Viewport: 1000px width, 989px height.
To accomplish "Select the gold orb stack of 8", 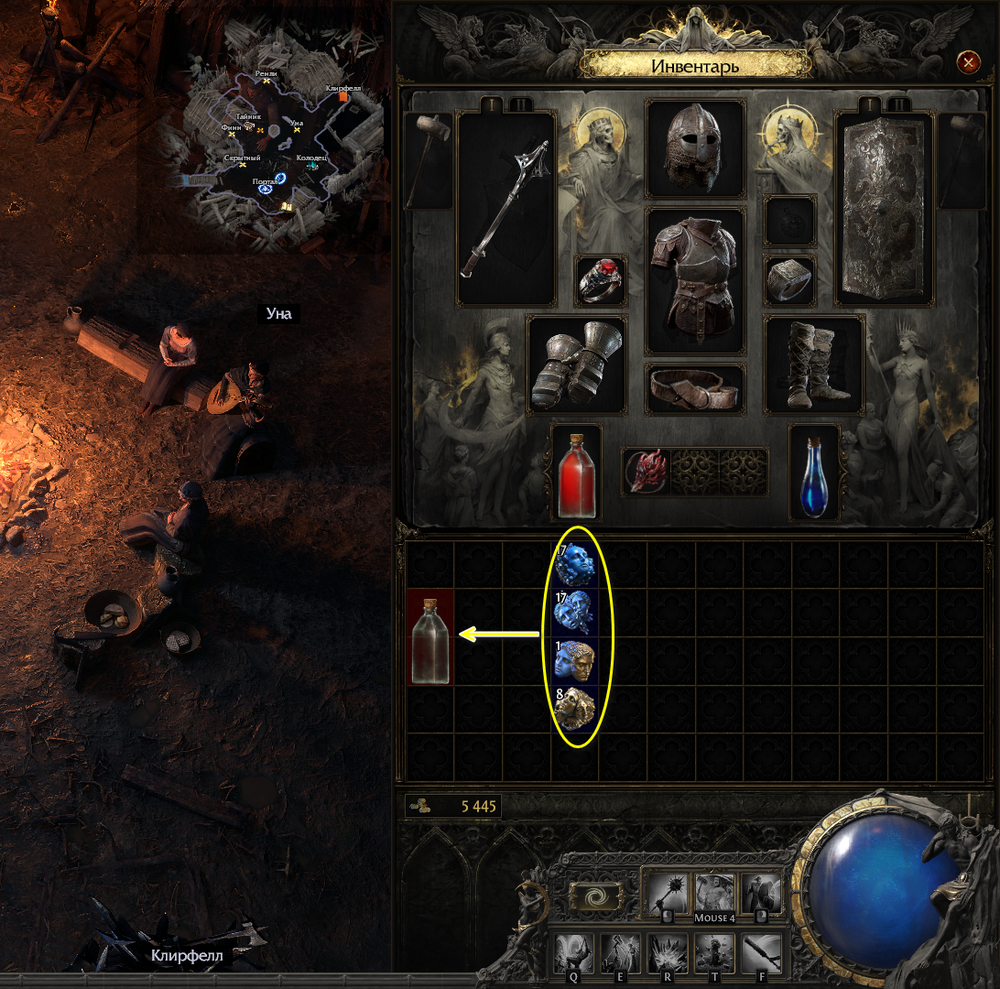I will point(575,709).
